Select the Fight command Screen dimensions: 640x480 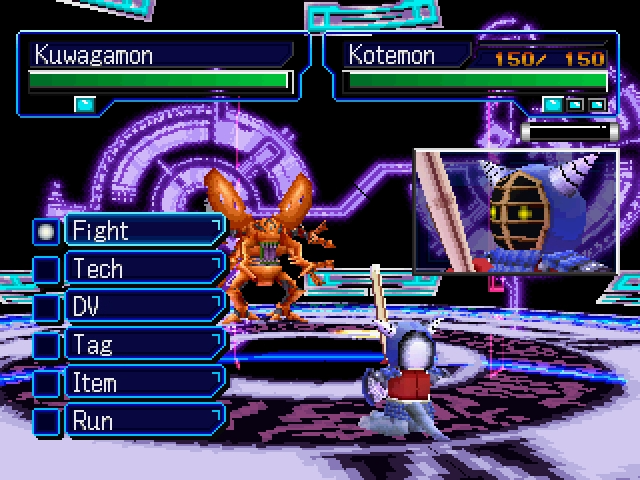tap(143, 231)
